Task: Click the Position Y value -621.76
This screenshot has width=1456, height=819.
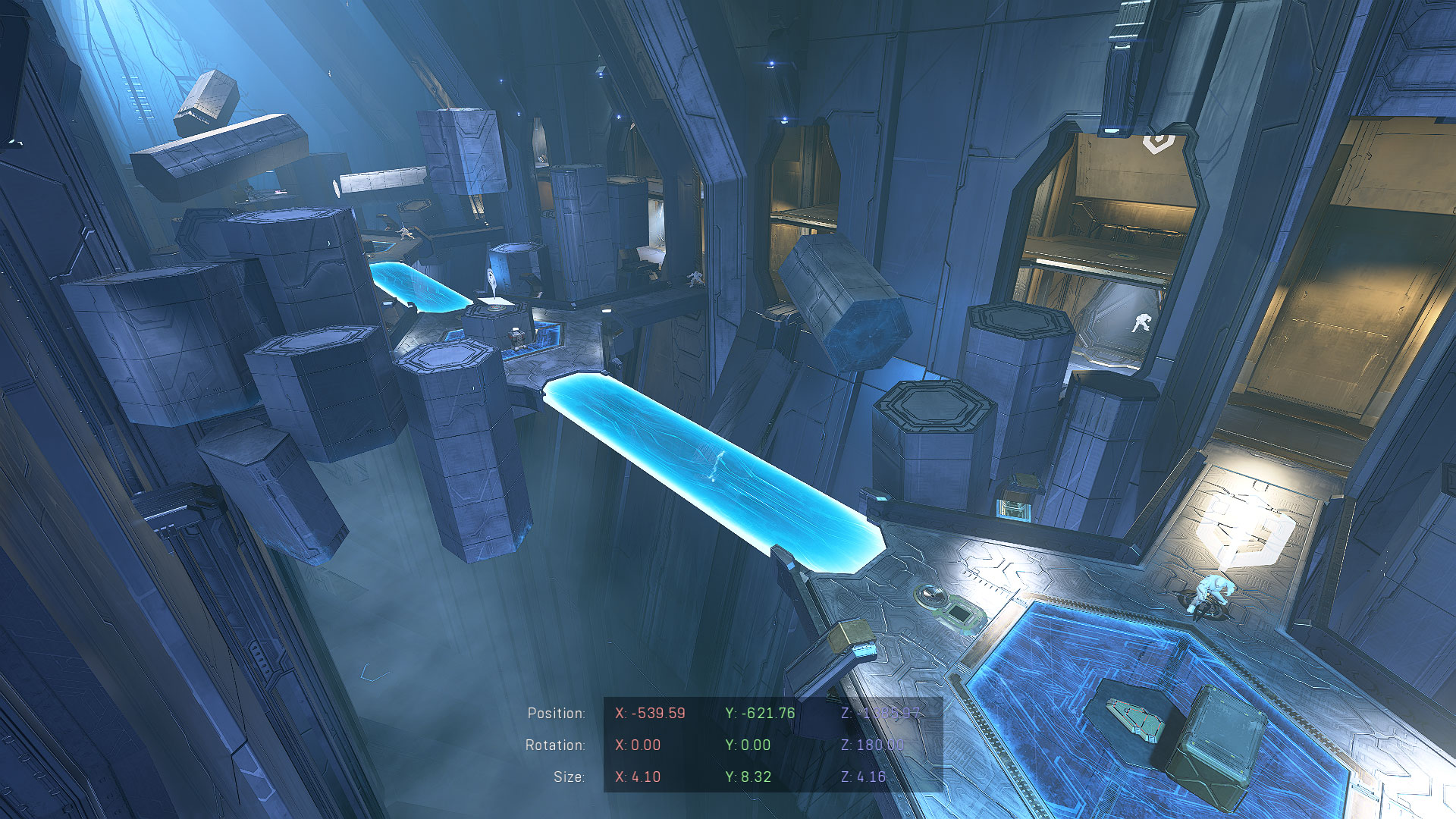Action: (x=760, y=714)
